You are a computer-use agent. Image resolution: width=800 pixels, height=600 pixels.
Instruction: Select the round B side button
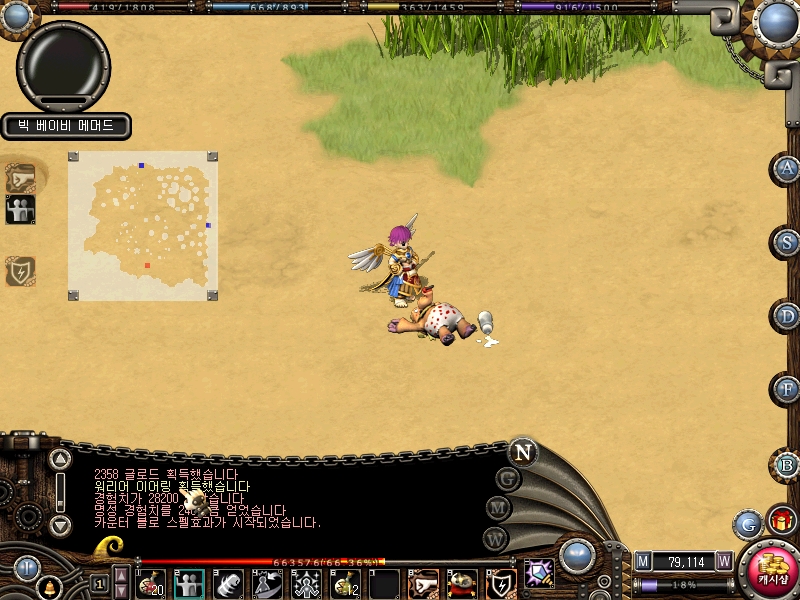click(x=788, y=464)
